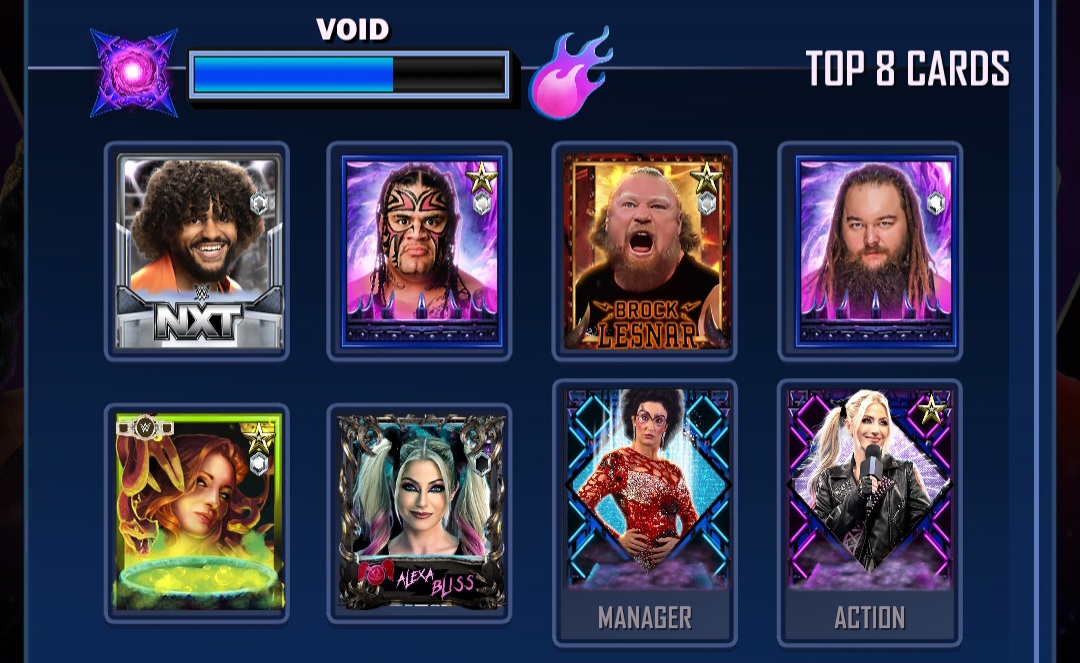
Task: Tap the pink fireball tier icon
Action: [569, 73]
